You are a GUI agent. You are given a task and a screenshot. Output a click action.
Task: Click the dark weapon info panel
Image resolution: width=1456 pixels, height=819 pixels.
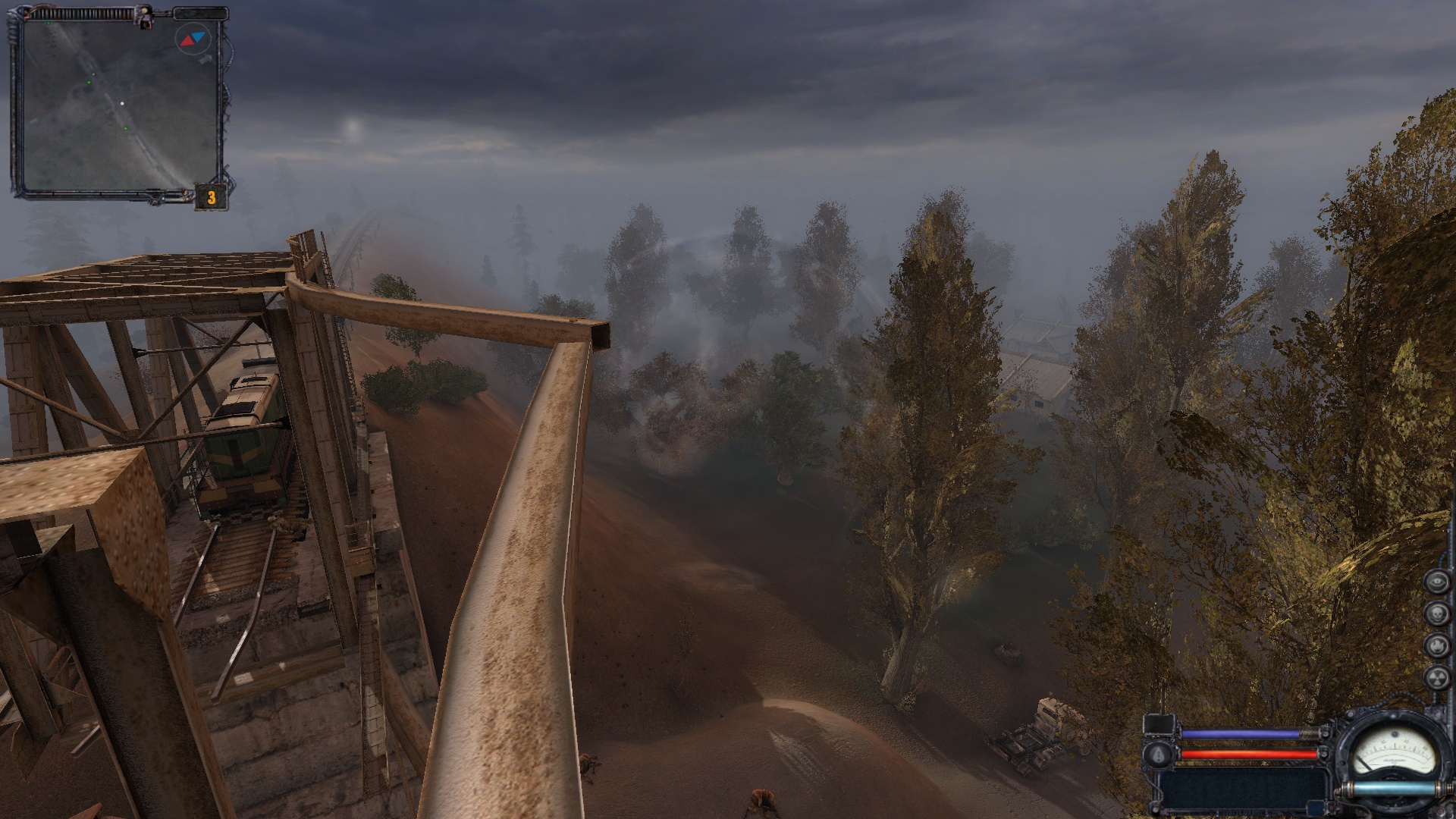pyautogui.click(x=1244, y=790)
